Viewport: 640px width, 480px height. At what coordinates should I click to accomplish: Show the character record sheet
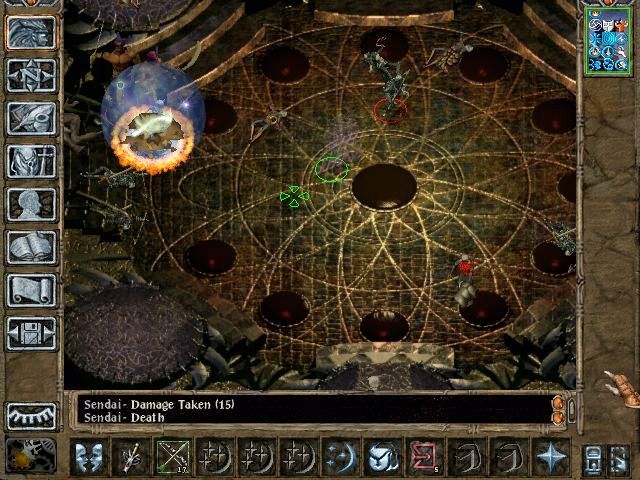[x=31, y=204]
